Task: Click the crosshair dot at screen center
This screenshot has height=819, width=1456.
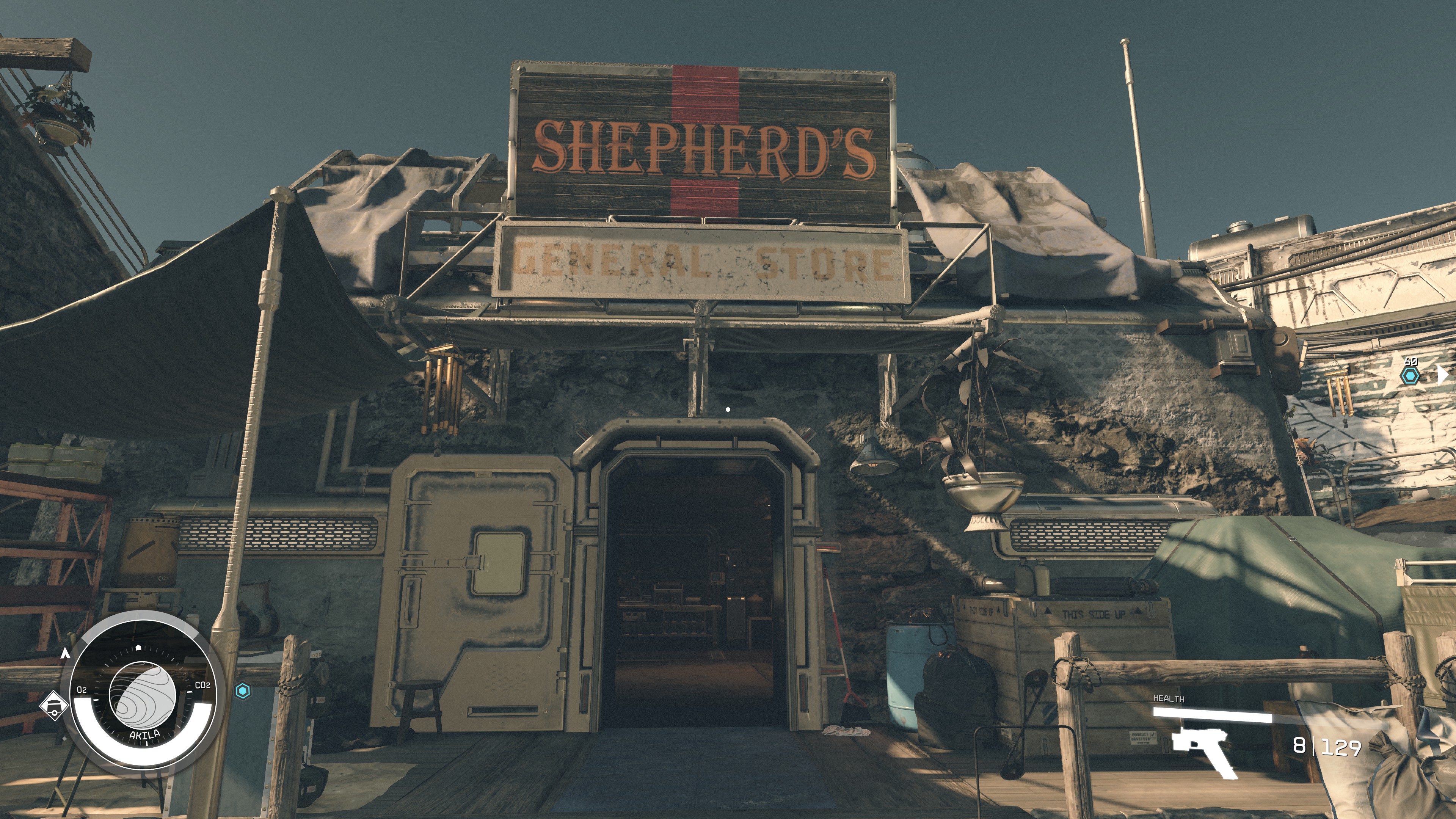Action: [x=728, y=410]
